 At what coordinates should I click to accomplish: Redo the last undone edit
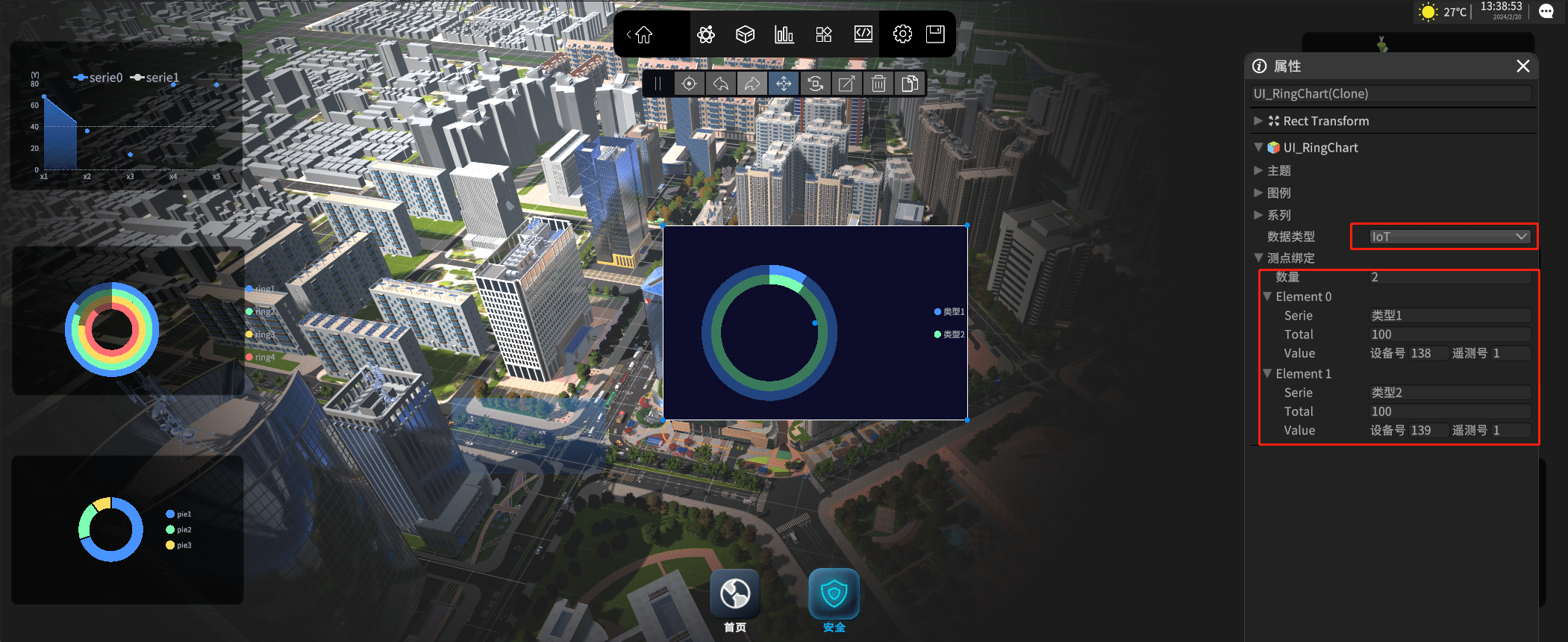point(752,84)
